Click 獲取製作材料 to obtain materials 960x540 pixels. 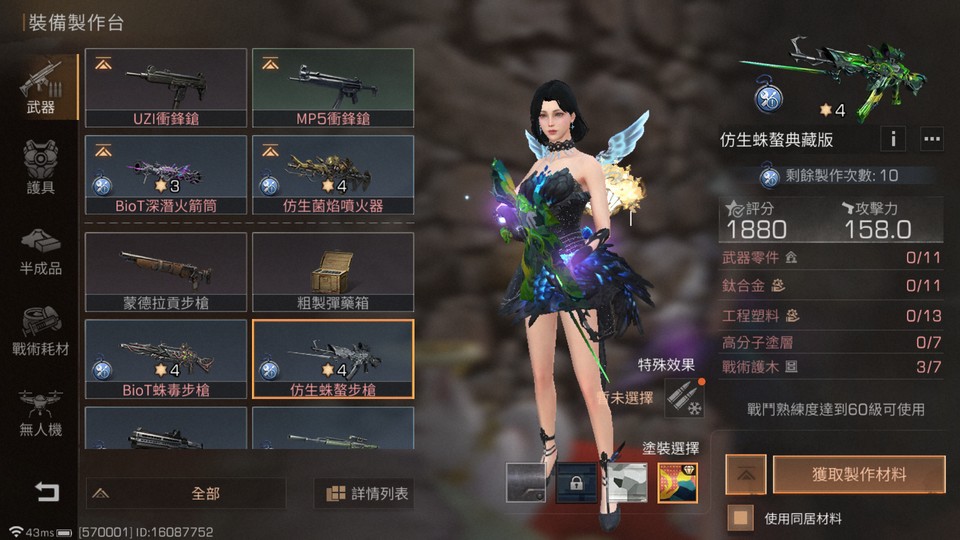coord(860,474)
